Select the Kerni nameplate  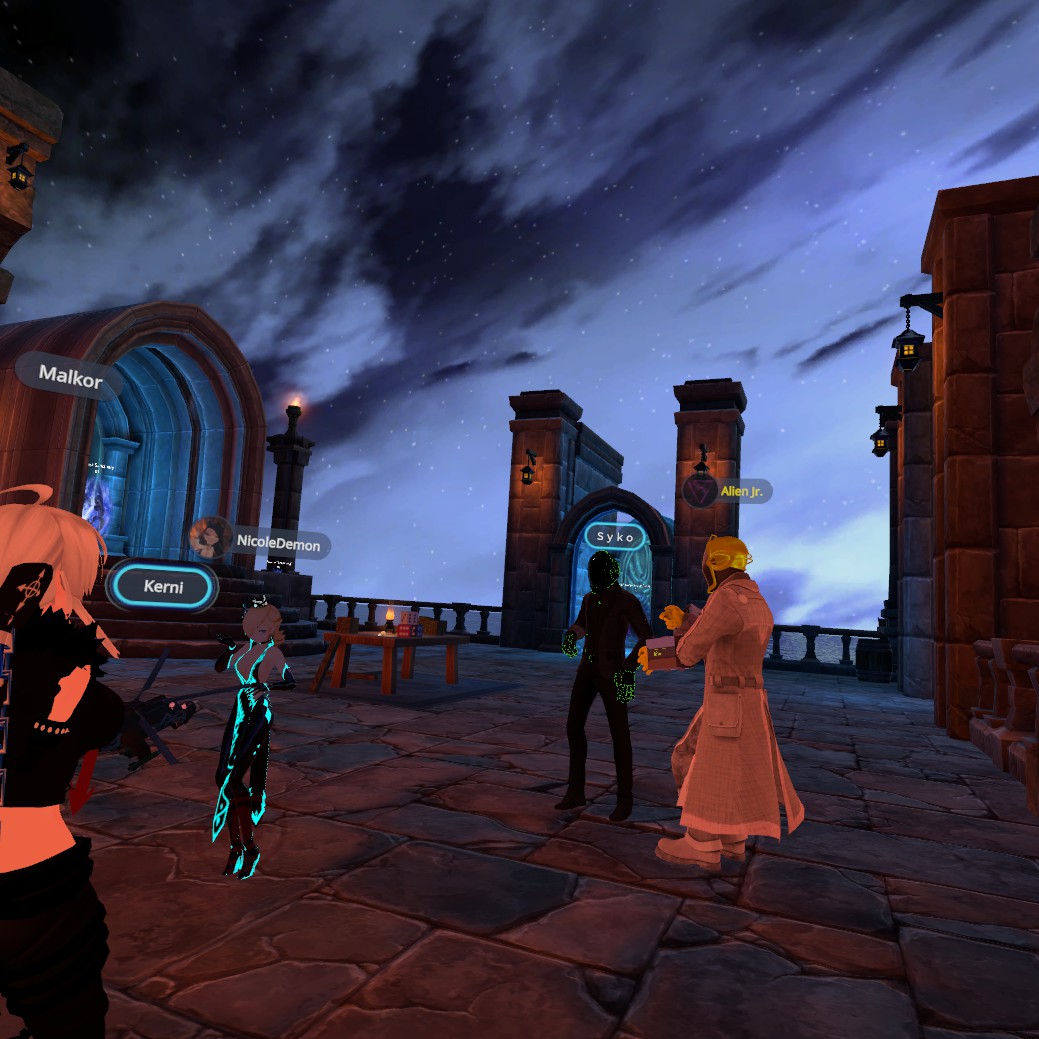[162, 586]
